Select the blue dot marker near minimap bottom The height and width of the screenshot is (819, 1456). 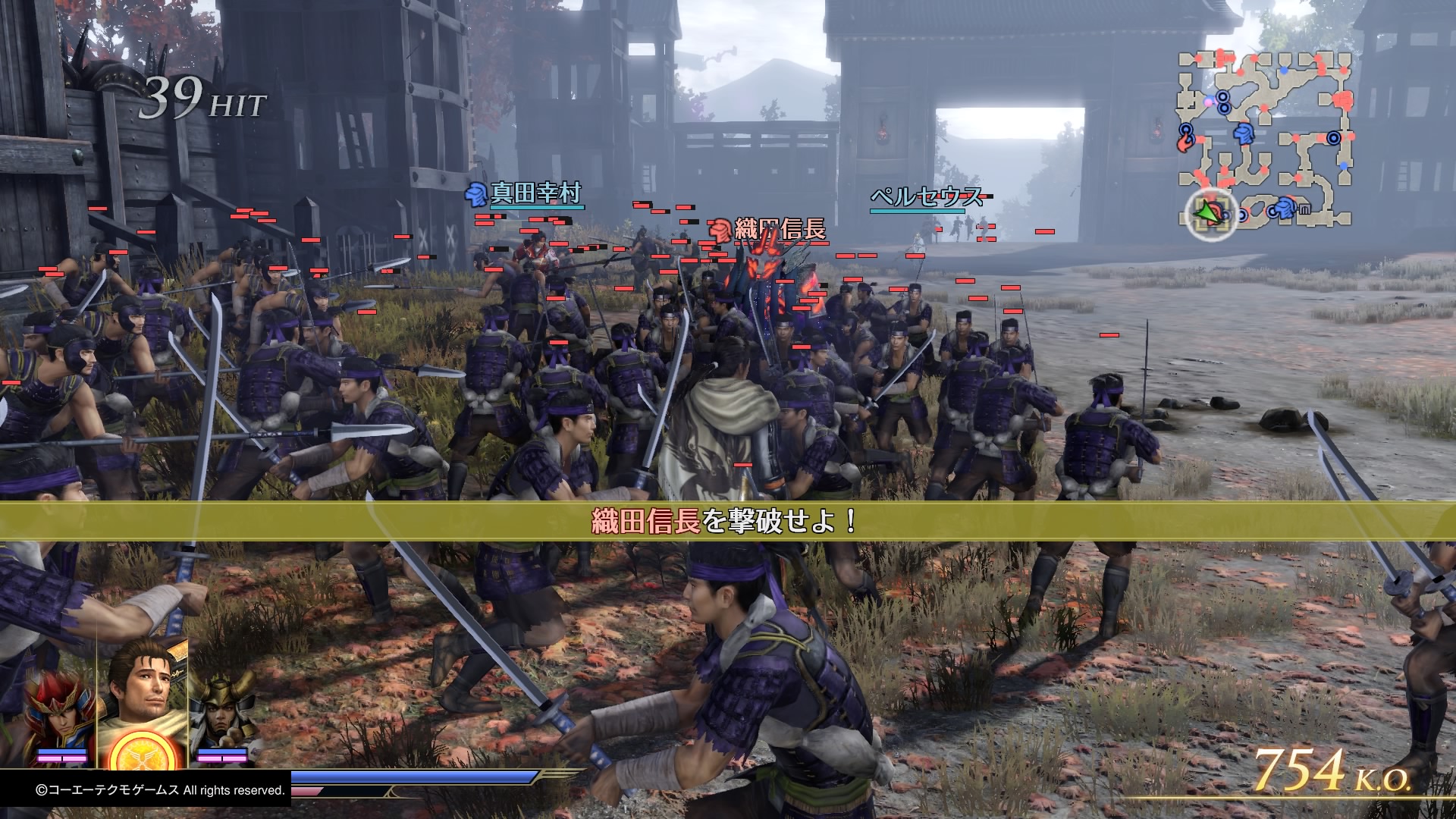click(1343, 166)
